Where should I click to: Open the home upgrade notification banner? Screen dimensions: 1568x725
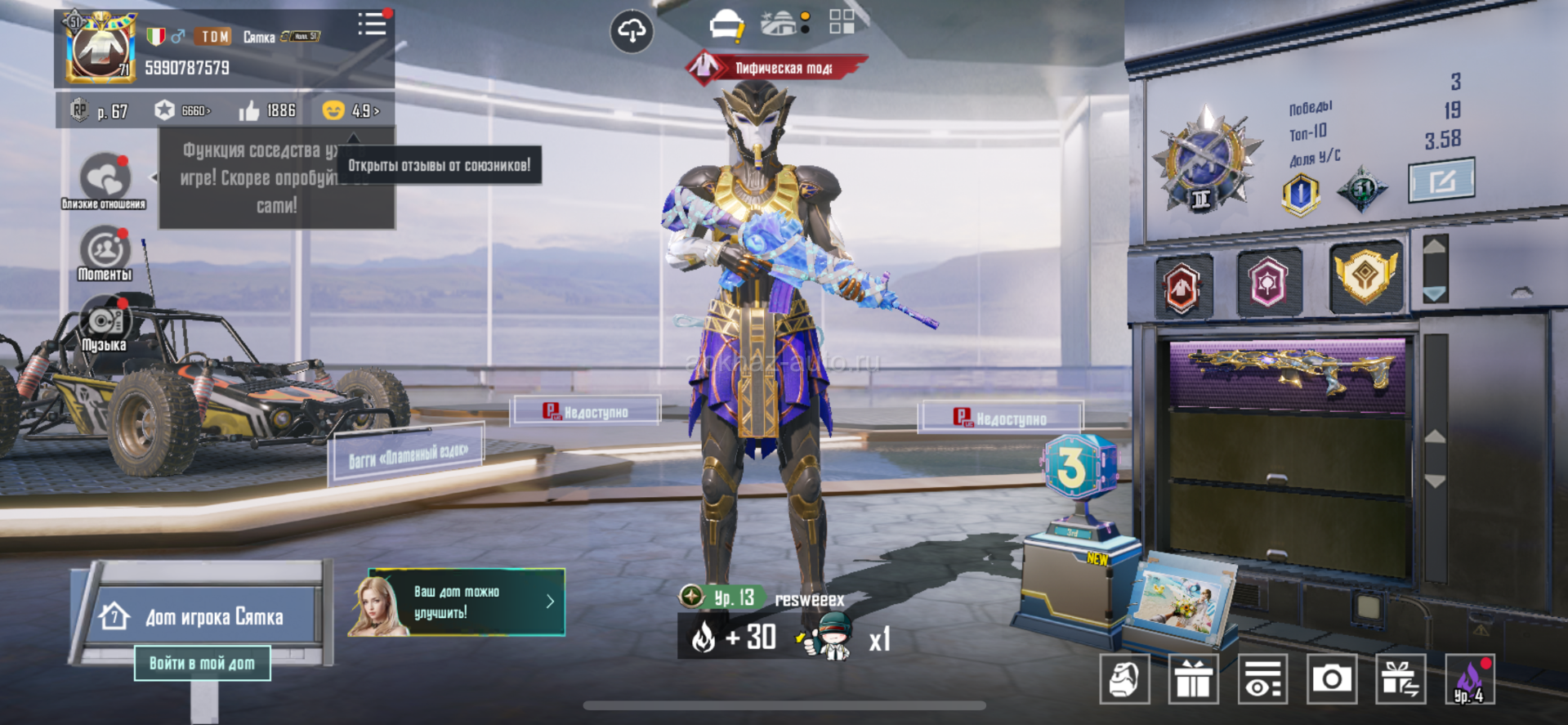point(456,602)
